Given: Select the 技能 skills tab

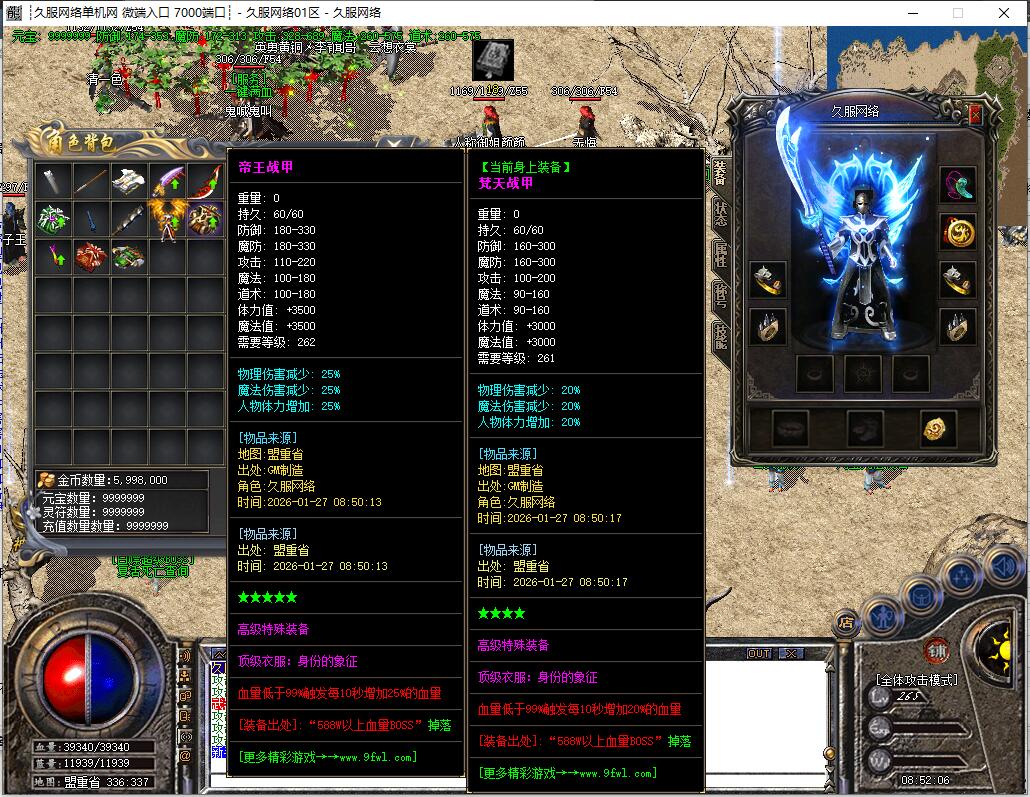Looking at the screenshot, I should click(x=720, y=335).
